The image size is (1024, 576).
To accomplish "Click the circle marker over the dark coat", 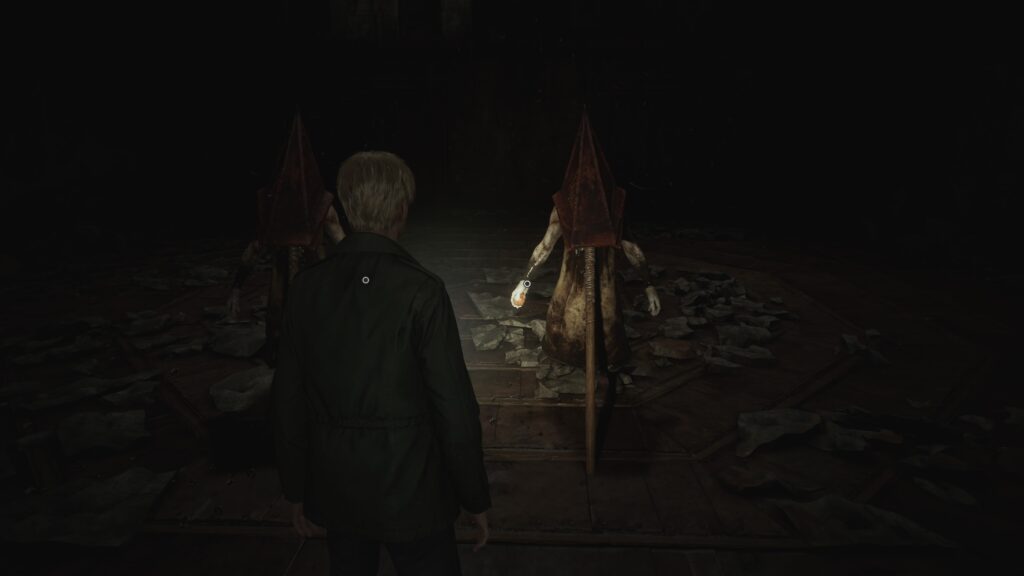I will click(x=366, y=281).
